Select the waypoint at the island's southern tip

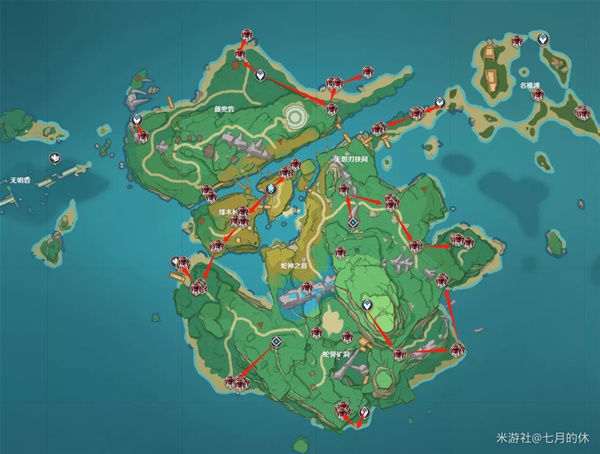pyautogui.click(x=364, y=412)
